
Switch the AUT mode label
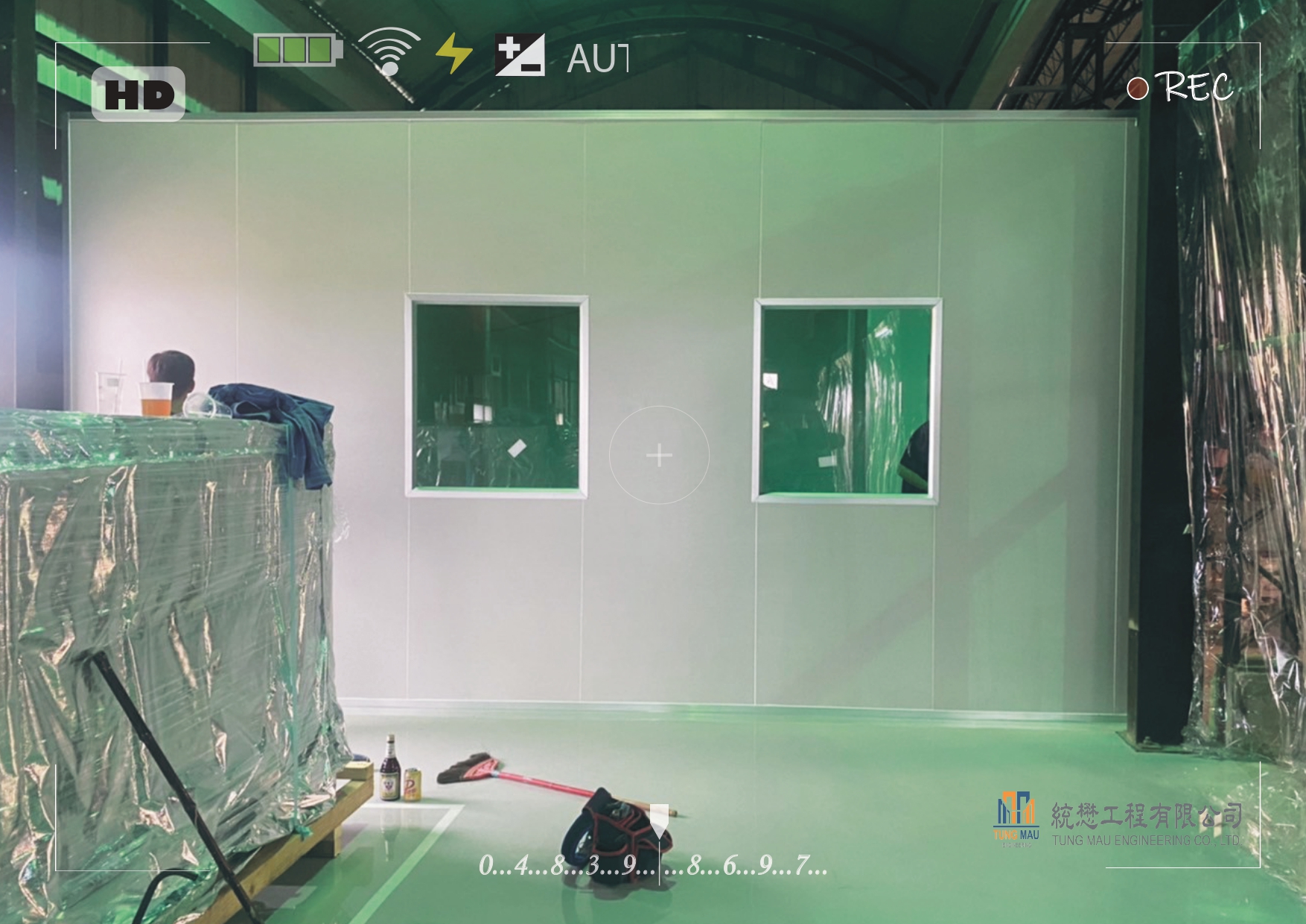(x=597, y=59)
